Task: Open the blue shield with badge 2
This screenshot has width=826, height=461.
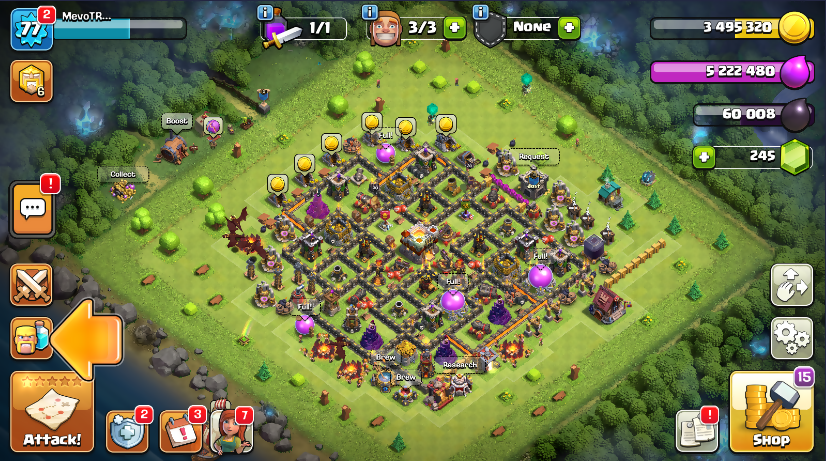Action: (x=126, y=431)
